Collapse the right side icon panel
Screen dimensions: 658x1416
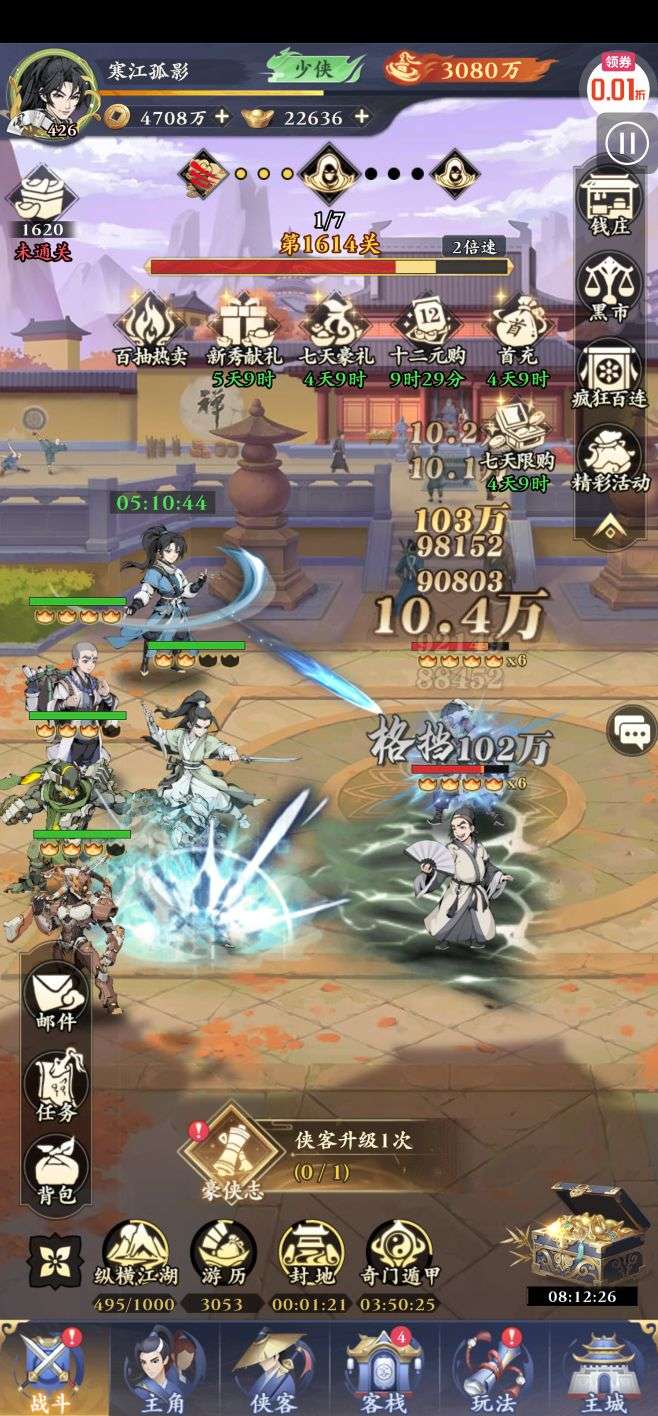pos(609,529)
